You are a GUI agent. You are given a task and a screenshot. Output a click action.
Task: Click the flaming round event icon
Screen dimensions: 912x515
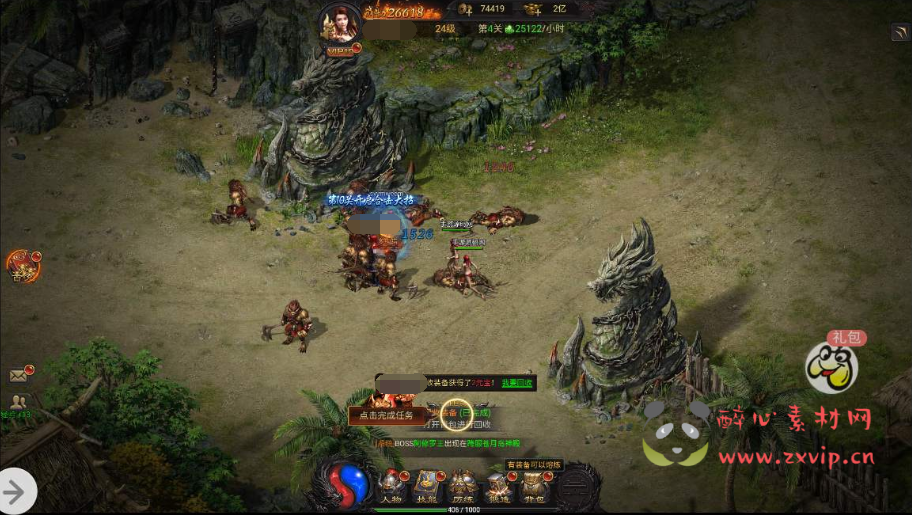click(22, 266)
